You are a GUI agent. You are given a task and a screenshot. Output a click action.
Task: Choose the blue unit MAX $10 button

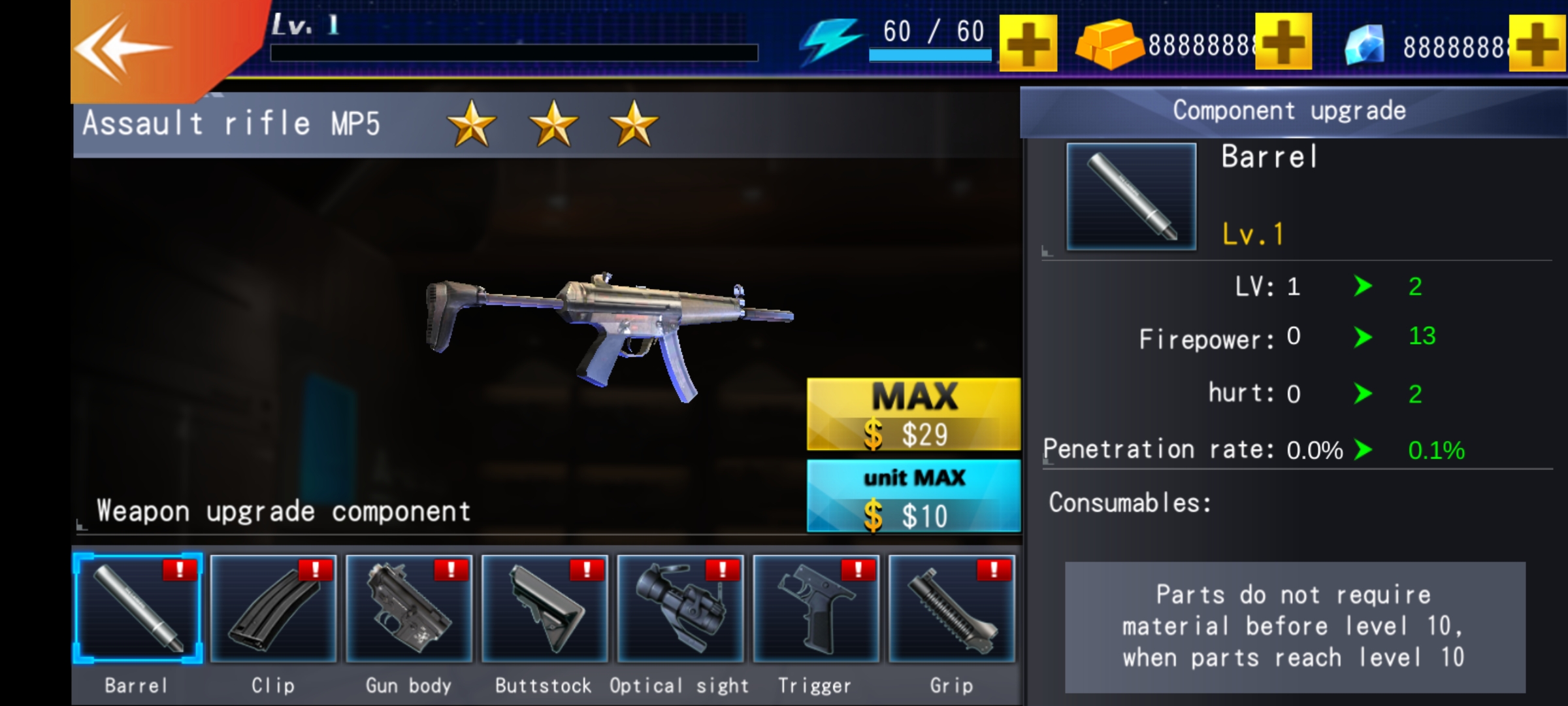[913, 496]
